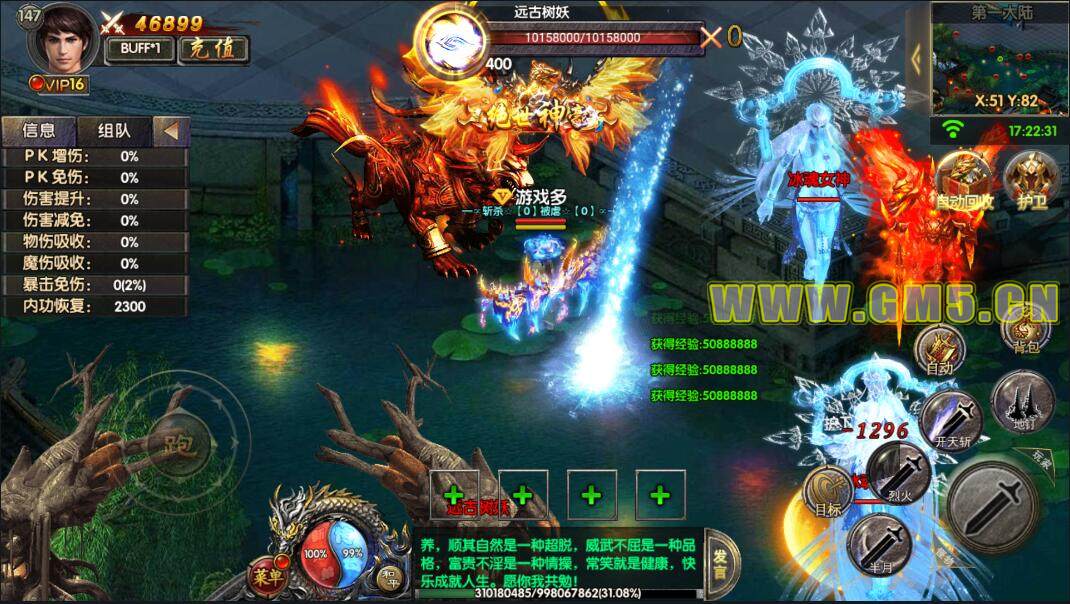Viewport: 1070px width, 604px height.
Task: Open the 充值 recharge shop
Action: pyautogui.click(x=214, y=50)
